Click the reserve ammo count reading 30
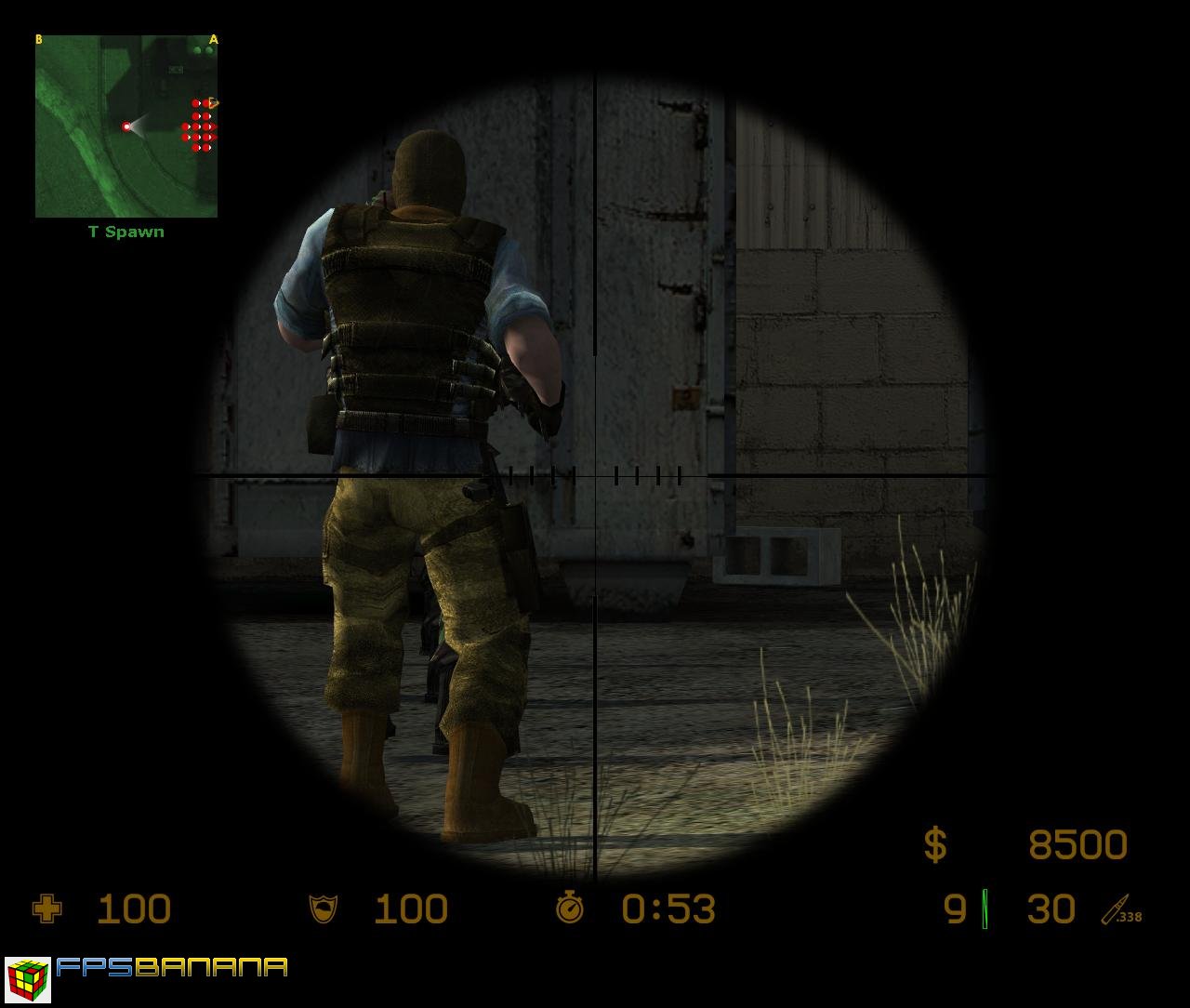Screen dimensions: 1190x1008 (1051, 909)
